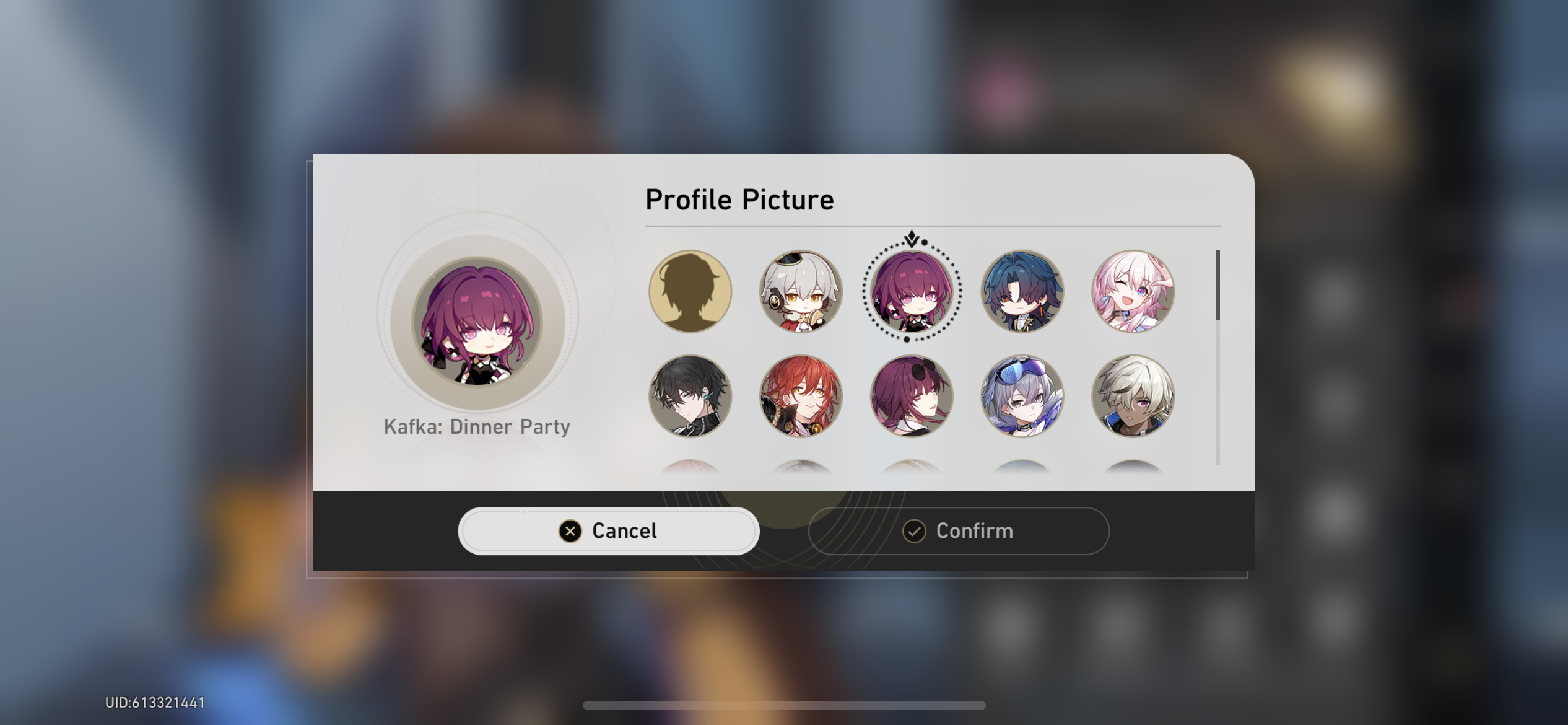Viewport: 1568px width, 725px height.
Task: Click the X icon inside the Cancel button
Action: (x=569, y=531)
